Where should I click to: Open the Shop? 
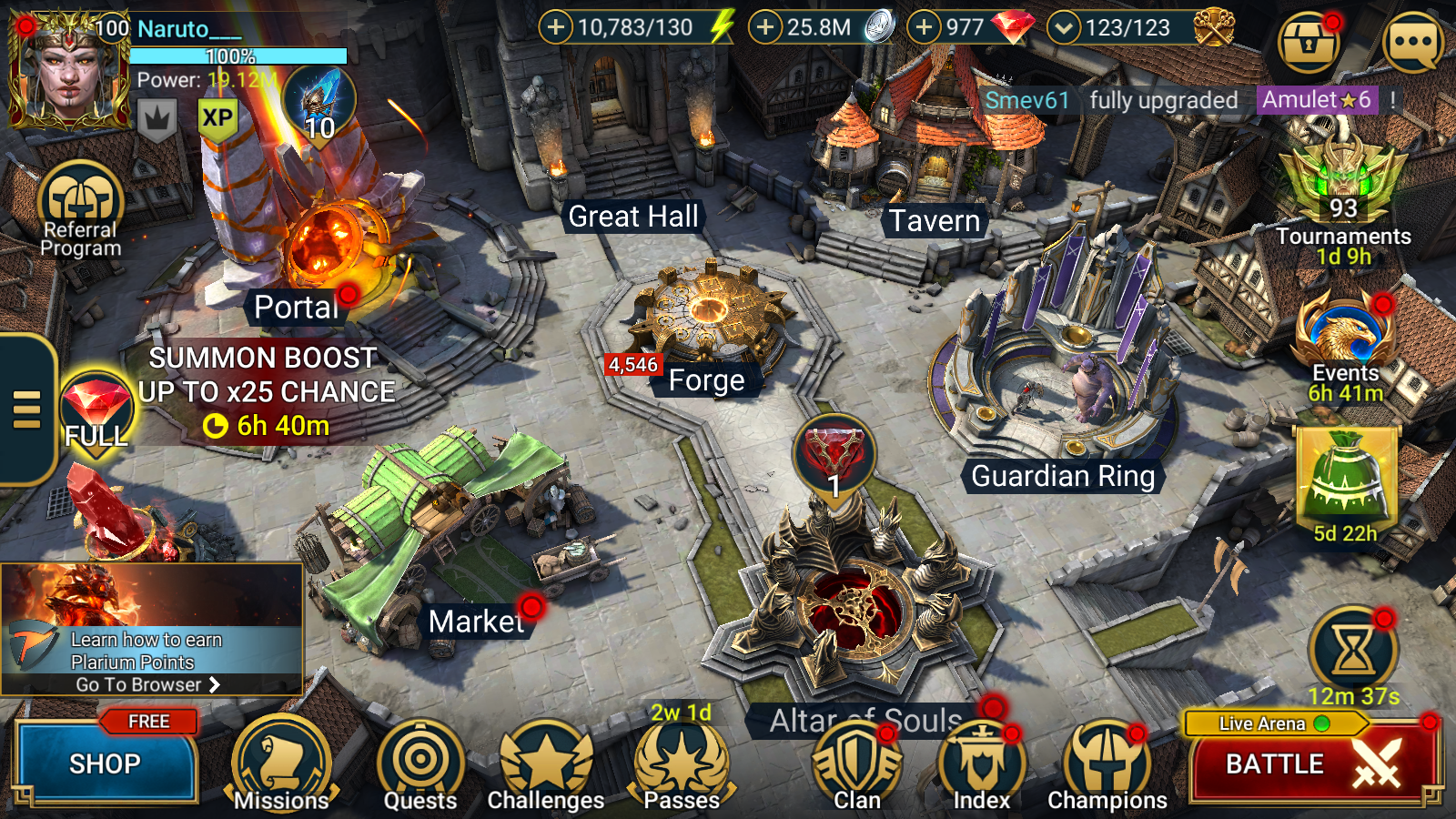coord(105,763)
